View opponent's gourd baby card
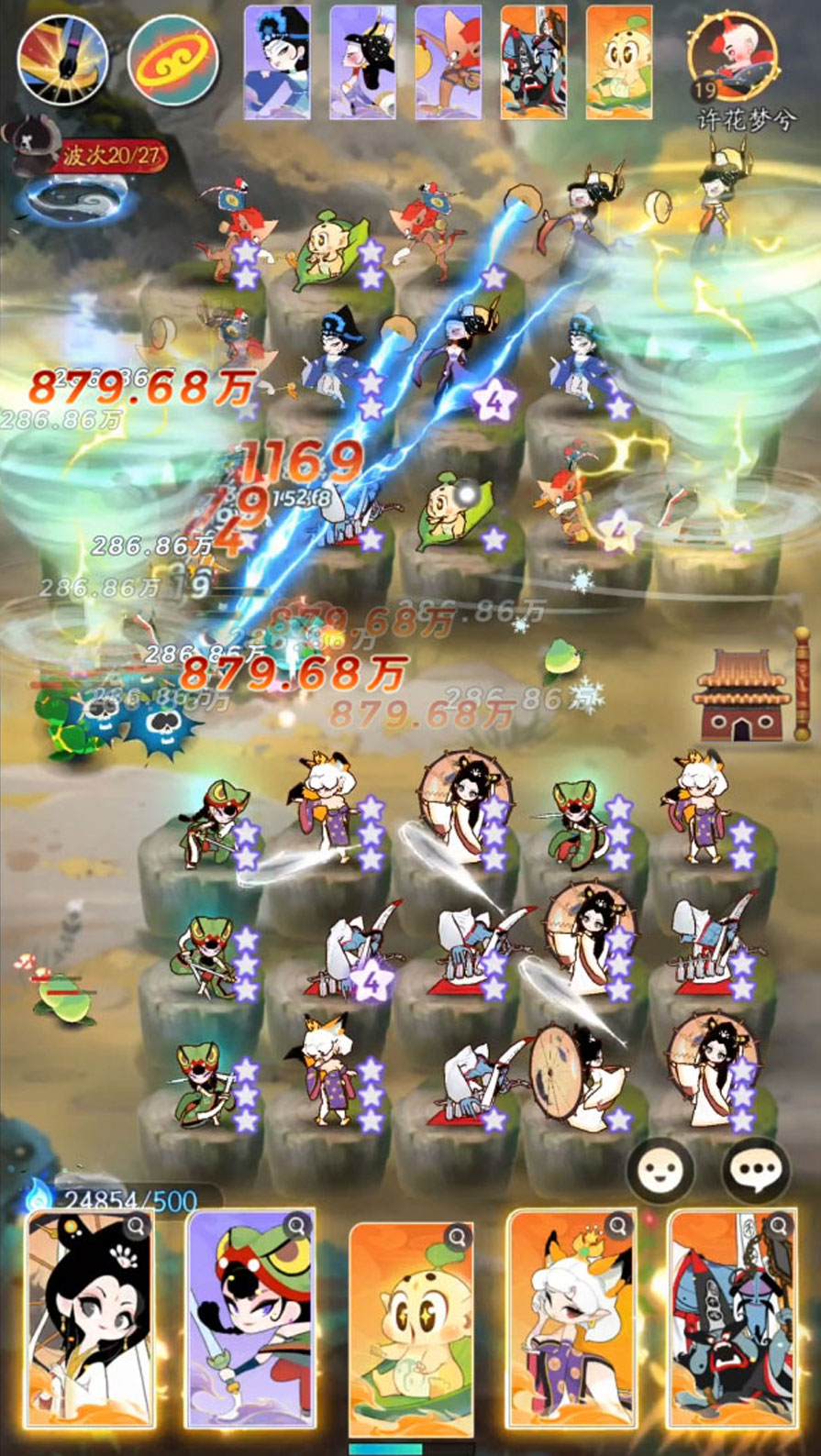Viewport: 821px width, 1456px height. 619,62
